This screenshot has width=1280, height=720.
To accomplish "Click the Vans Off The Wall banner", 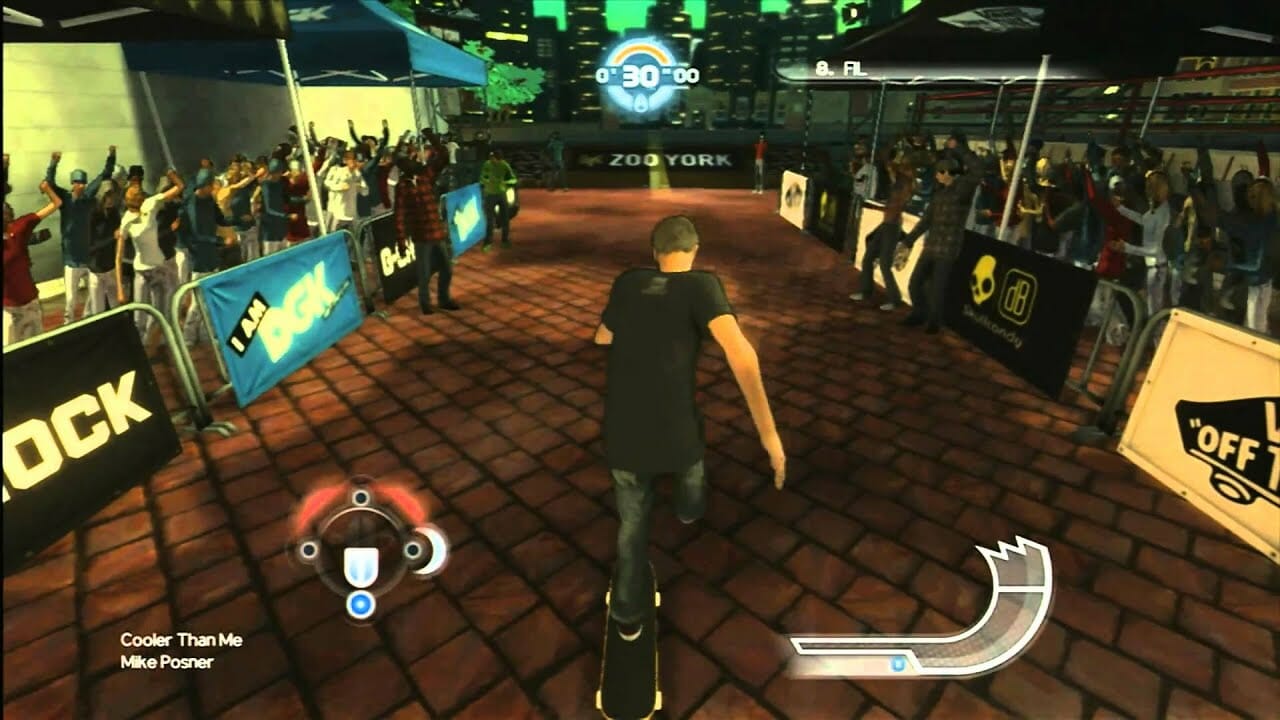I will pos(1216,430).
